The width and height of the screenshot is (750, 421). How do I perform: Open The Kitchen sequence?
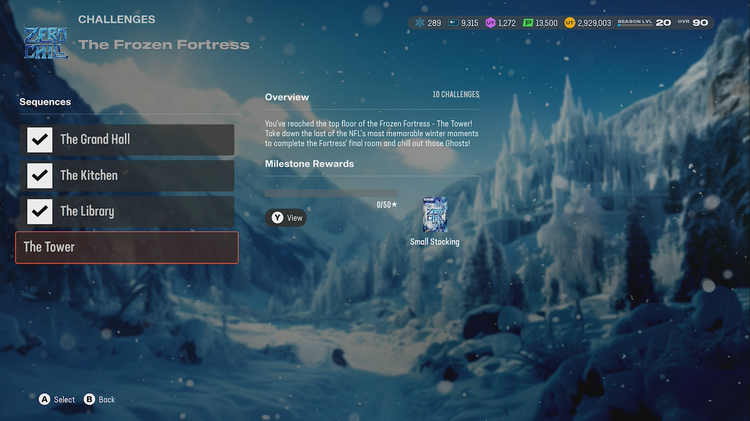click(x=127, y=176)
